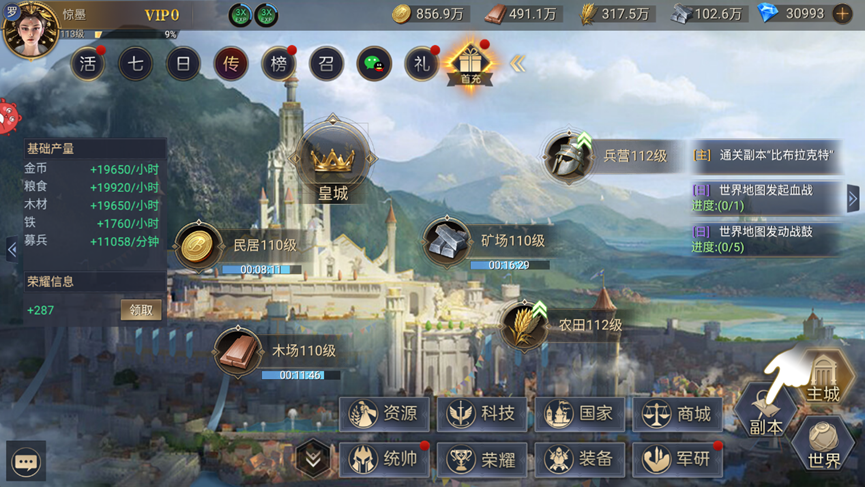Open the 首充 first recharge gift
The image size is (865, 487).
[470, 64]
